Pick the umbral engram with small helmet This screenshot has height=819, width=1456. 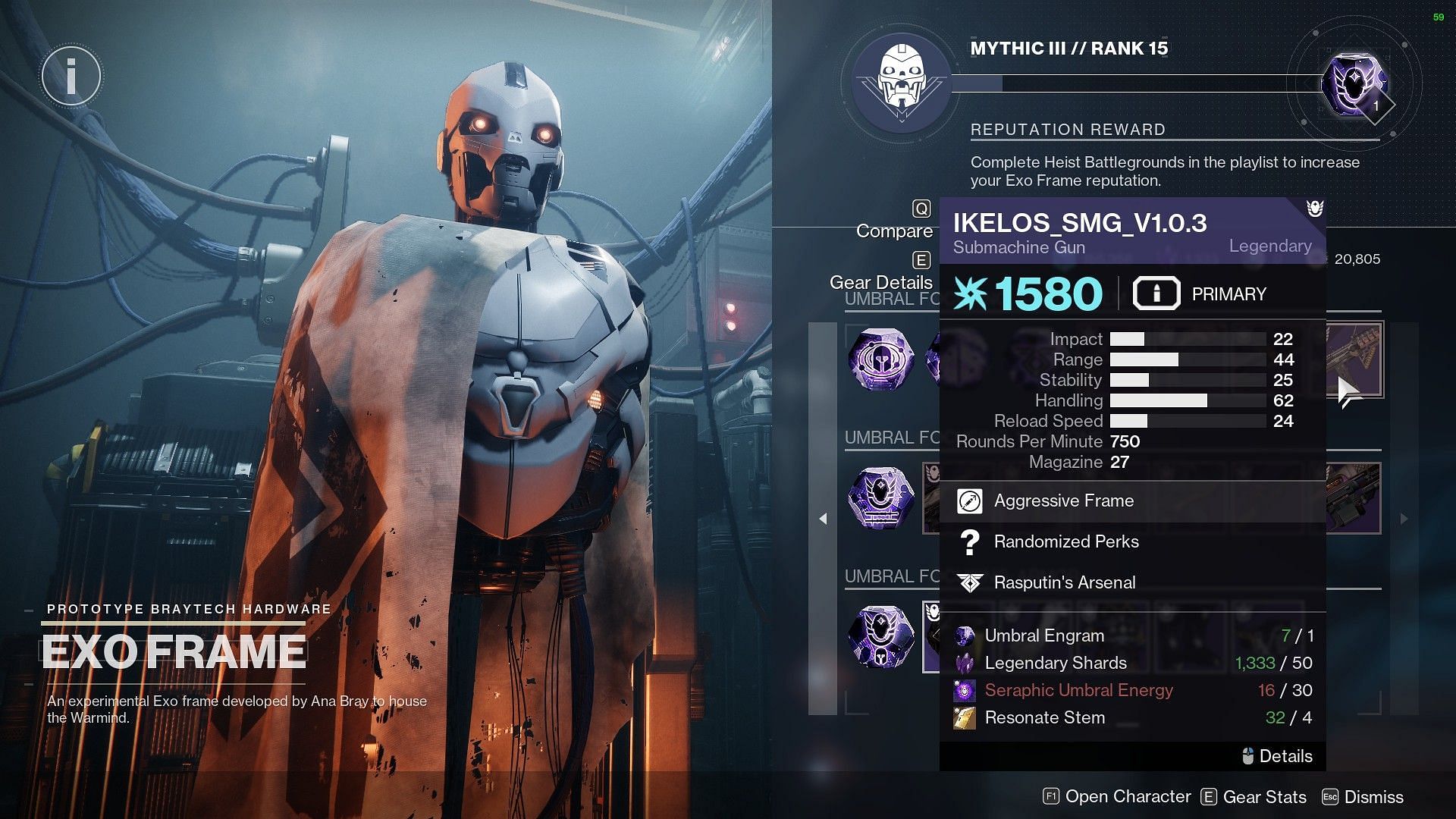point(880,635)
